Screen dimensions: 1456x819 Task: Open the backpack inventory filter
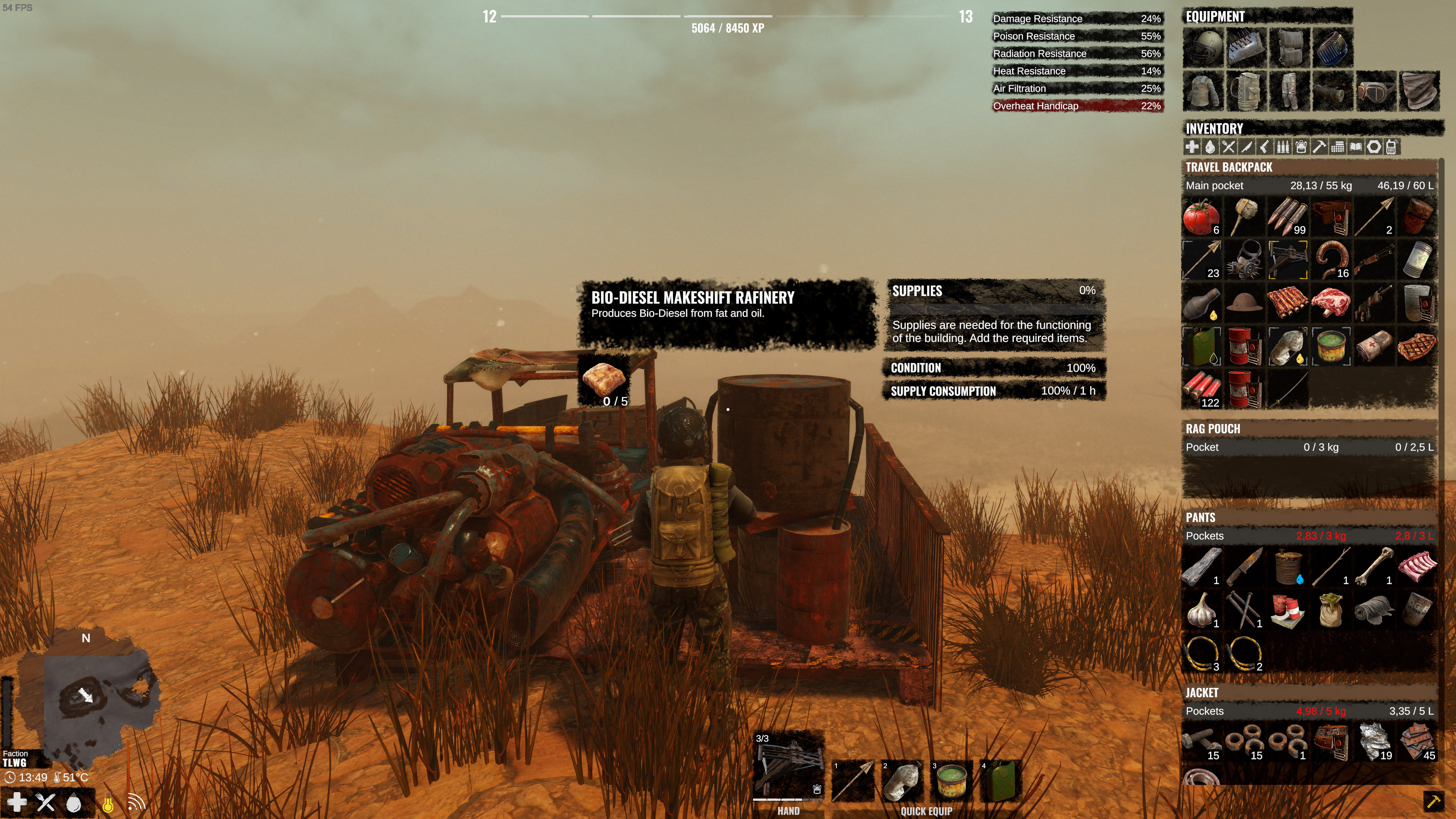click(x=1301, y=147)
